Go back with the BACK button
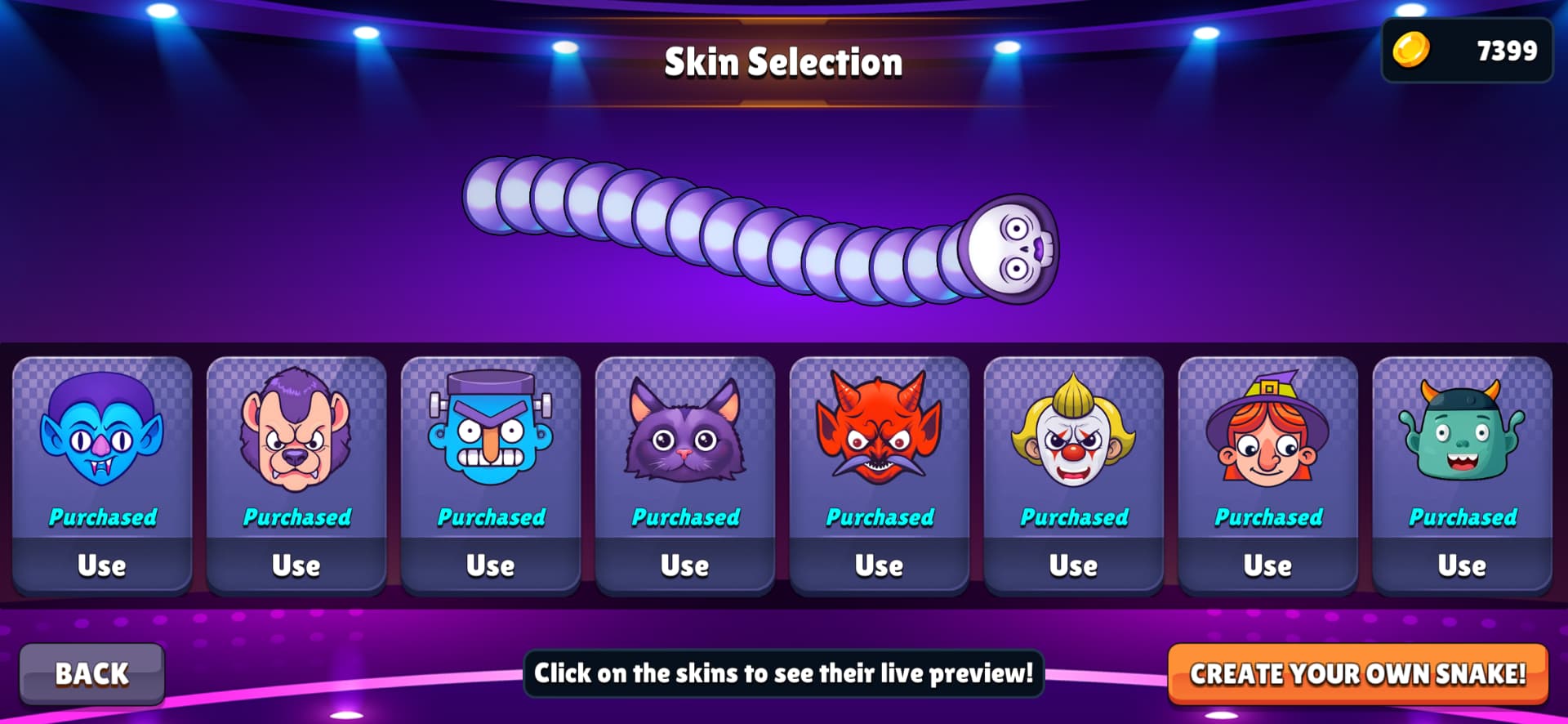 pos(91,673)
